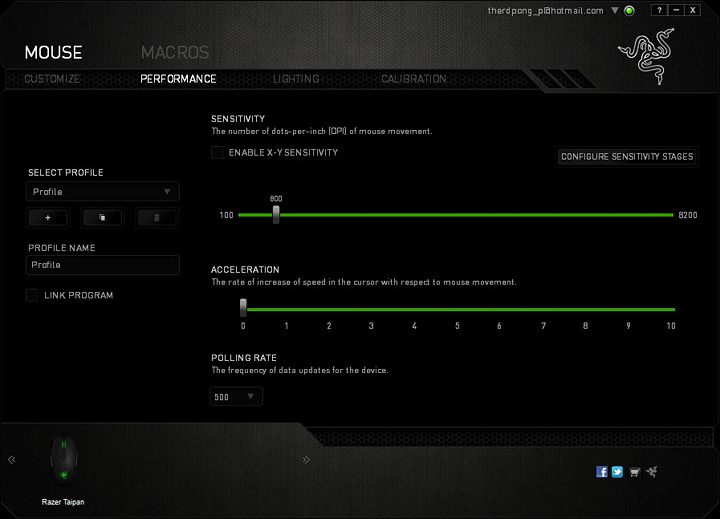The height and width of the screenshot is (519, 720).
Task: Open the Twitter link icon
Action: 617,471
